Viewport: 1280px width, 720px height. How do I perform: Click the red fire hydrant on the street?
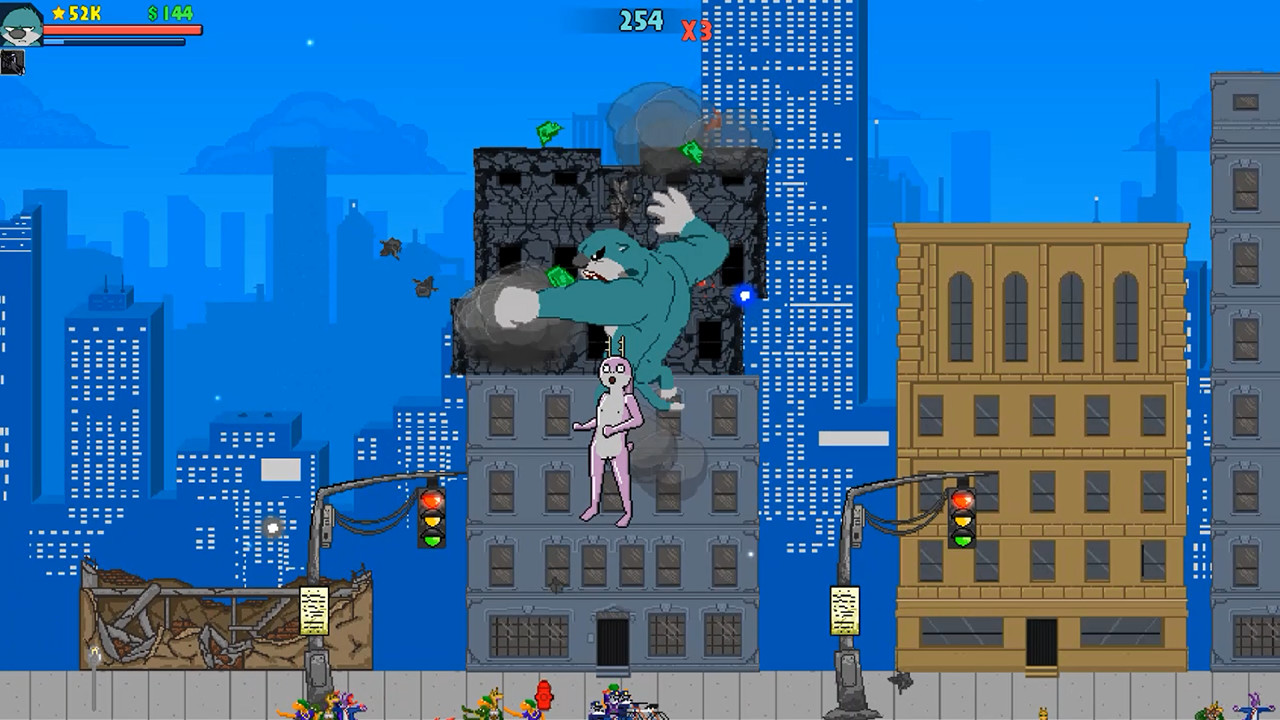[542, 698]
